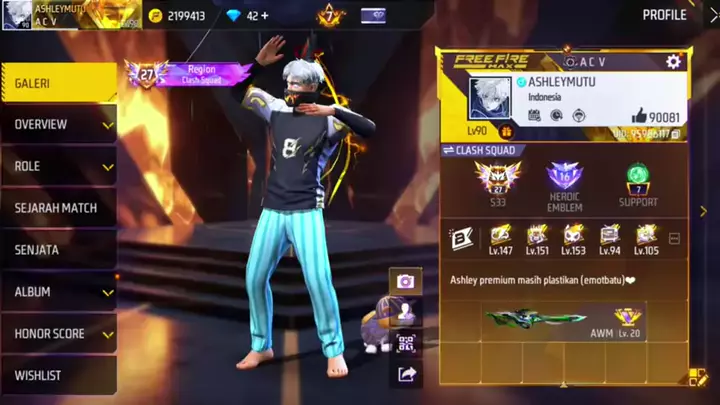Image resolution: width=720 pixels, height=405 pixels.
Task: Give a like with the thumbs-up icon
Action: (641, 115)
